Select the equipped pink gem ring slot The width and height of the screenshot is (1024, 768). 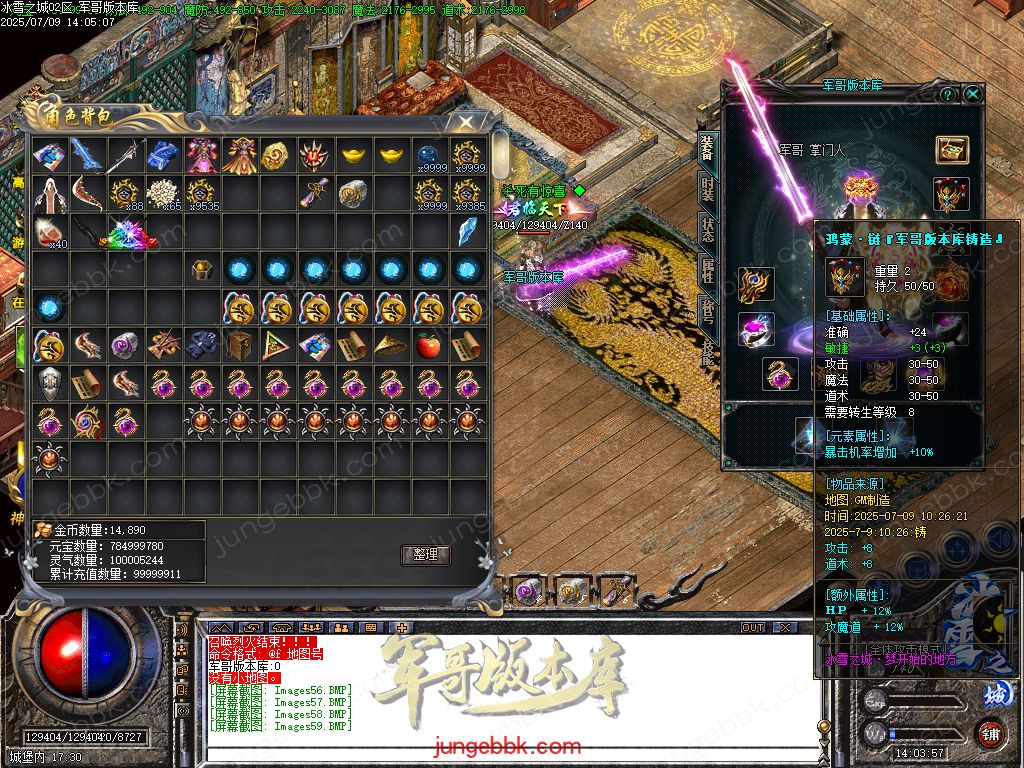point(756,329)
